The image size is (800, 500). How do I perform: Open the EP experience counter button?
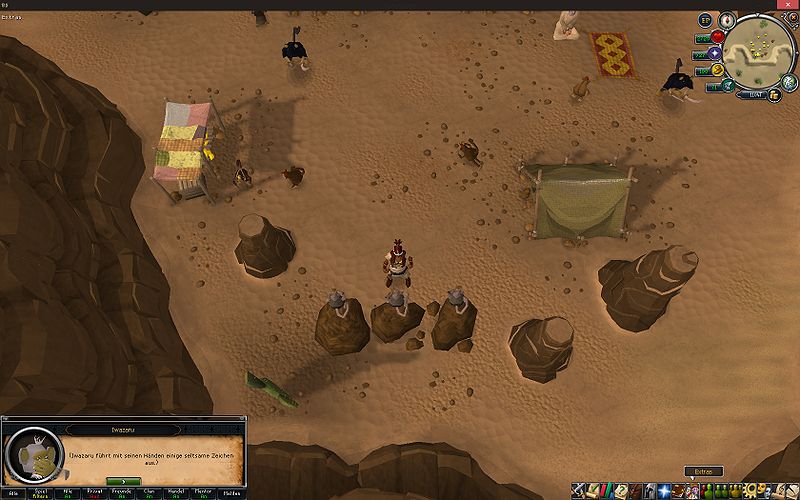(x=705, y=20)
